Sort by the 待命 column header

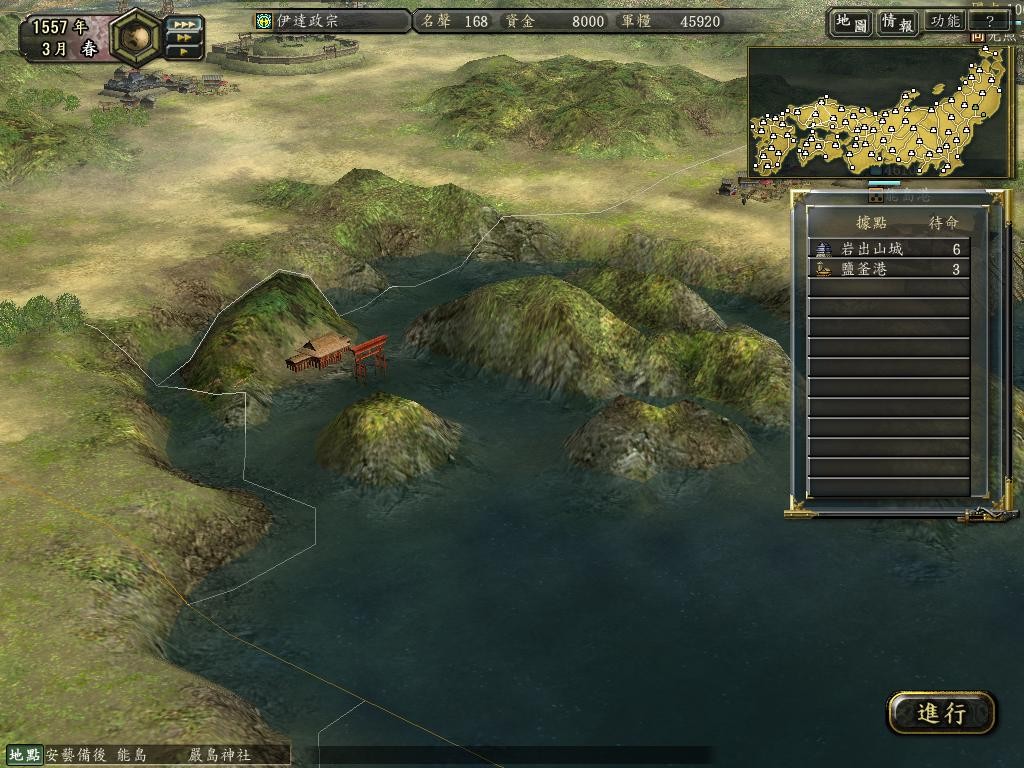point(944,222)
